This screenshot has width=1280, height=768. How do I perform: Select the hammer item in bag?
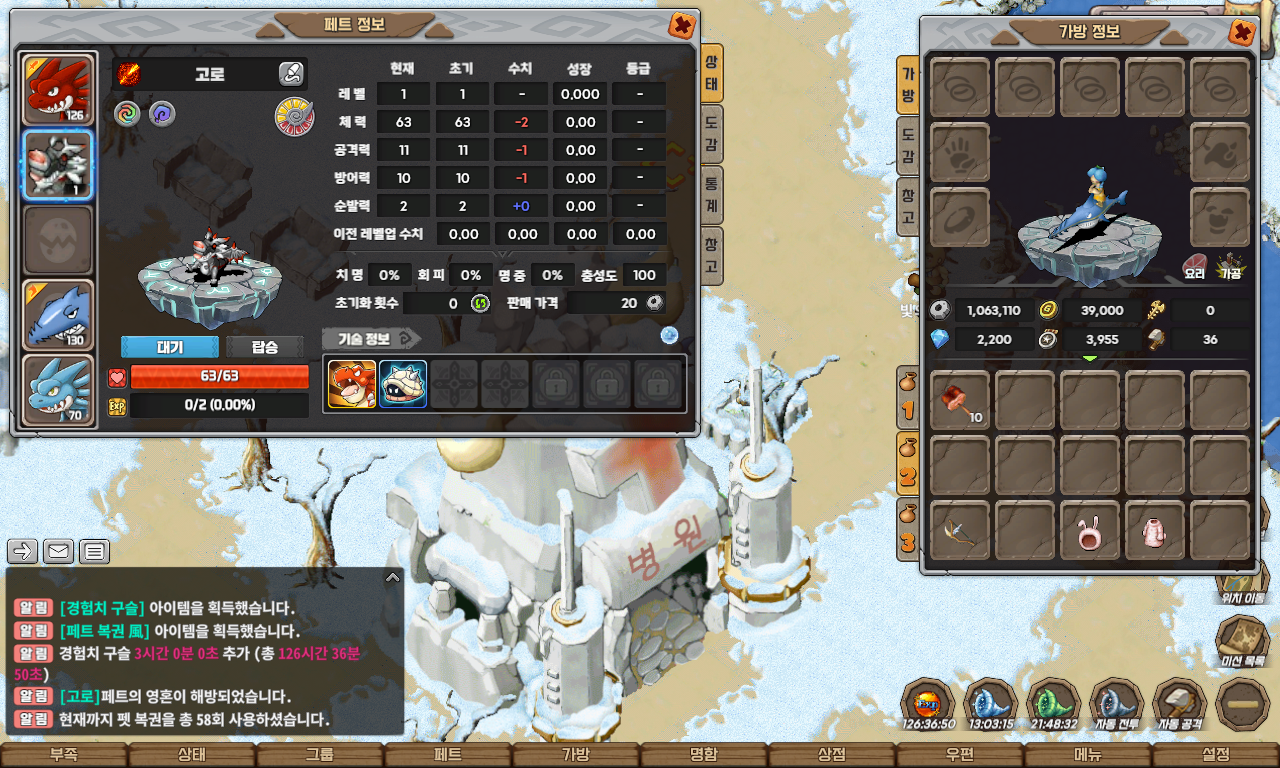point(961,401)
